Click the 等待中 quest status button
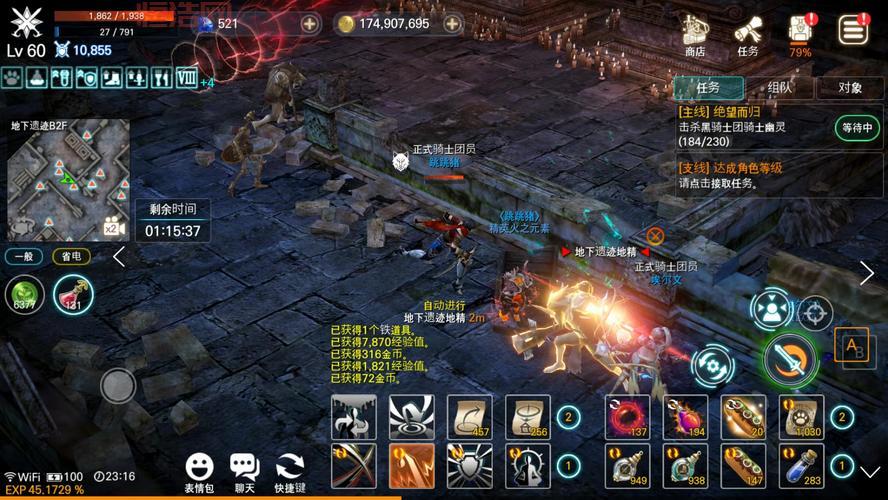This screenshot has width=888, height=500. [858, 128]
